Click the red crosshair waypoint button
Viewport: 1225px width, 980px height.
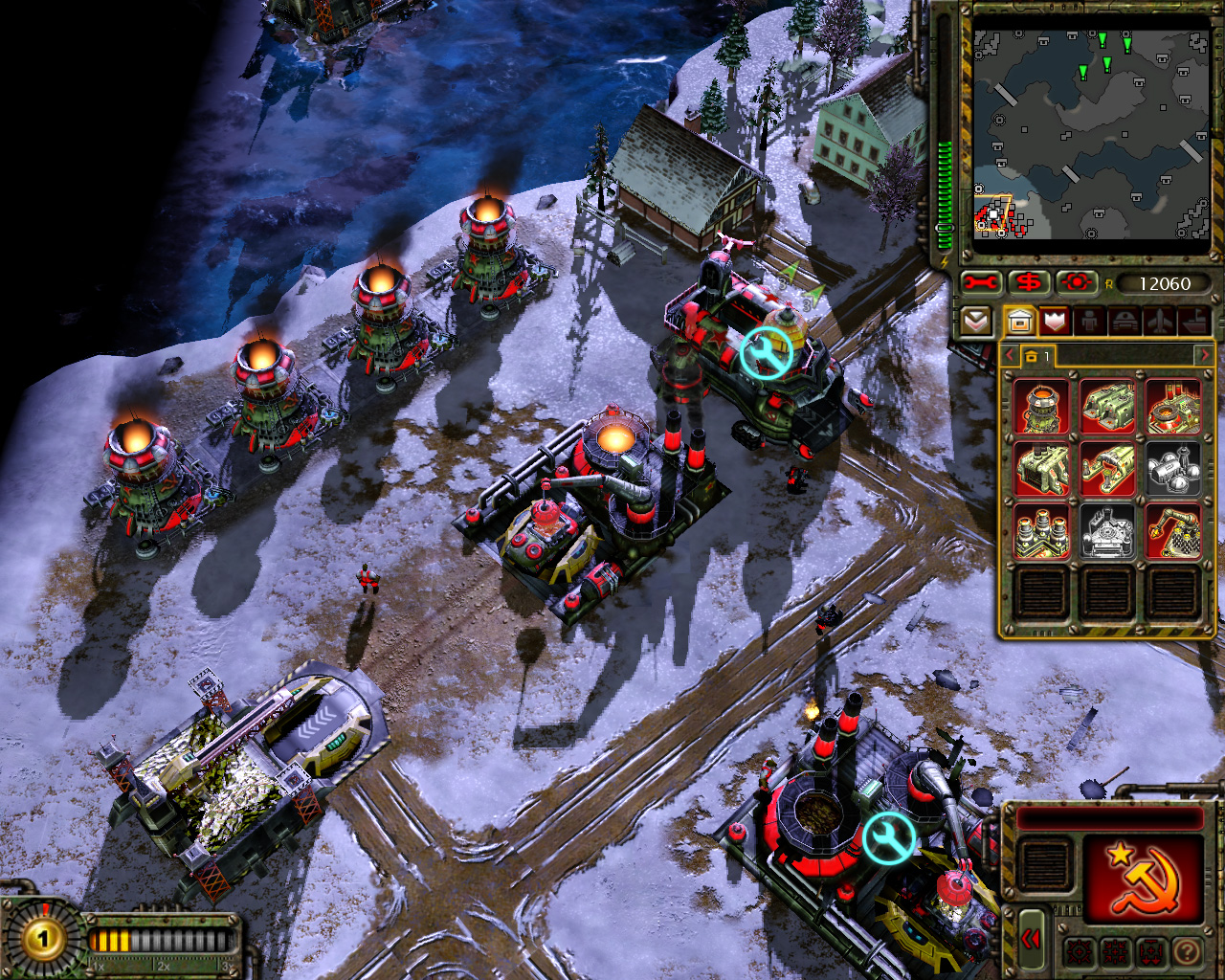click(1076, 283)
